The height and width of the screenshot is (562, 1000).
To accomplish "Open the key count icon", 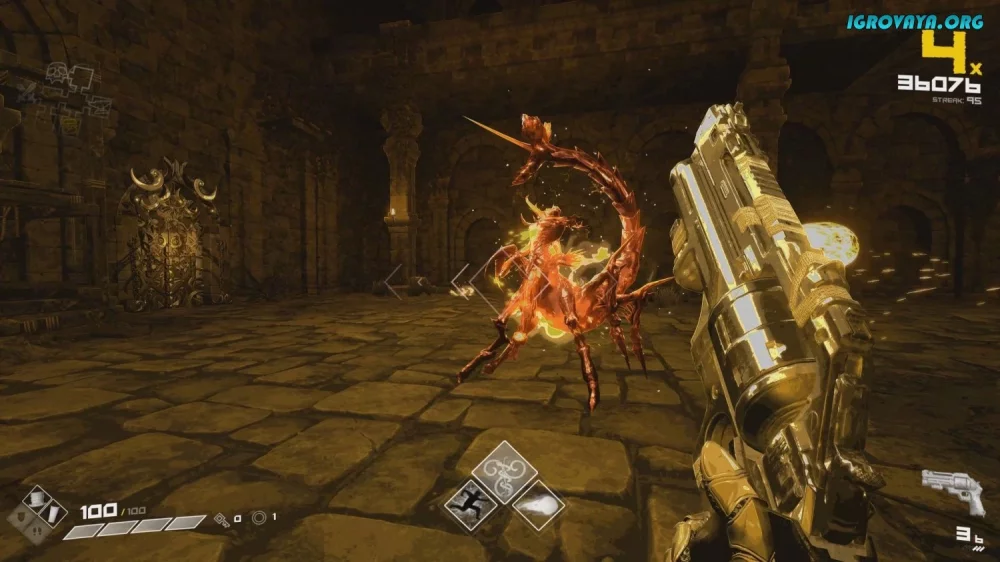I will pyautogui.click(x=222, y=518).
